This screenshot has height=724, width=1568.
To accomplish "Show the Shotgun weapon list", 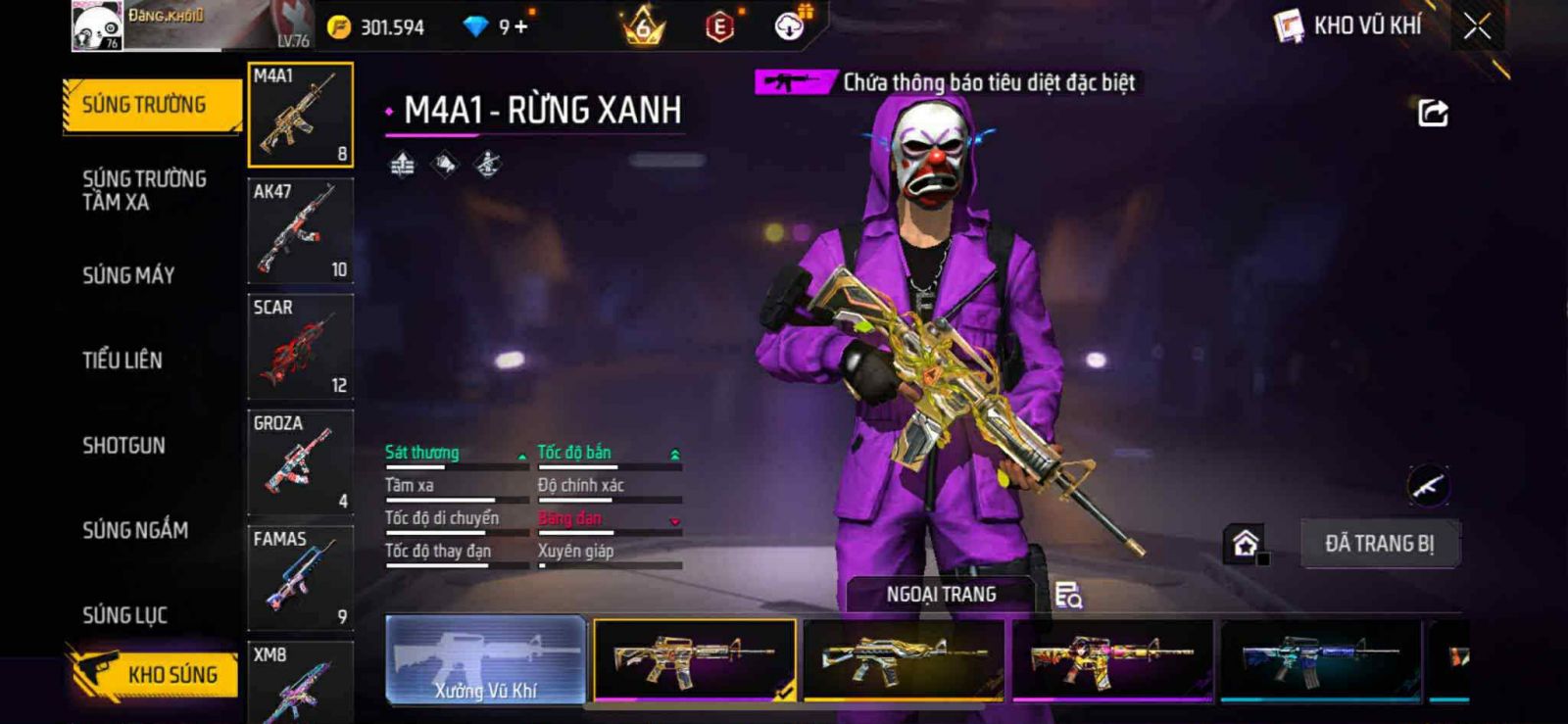I will (x=123, y=446).
